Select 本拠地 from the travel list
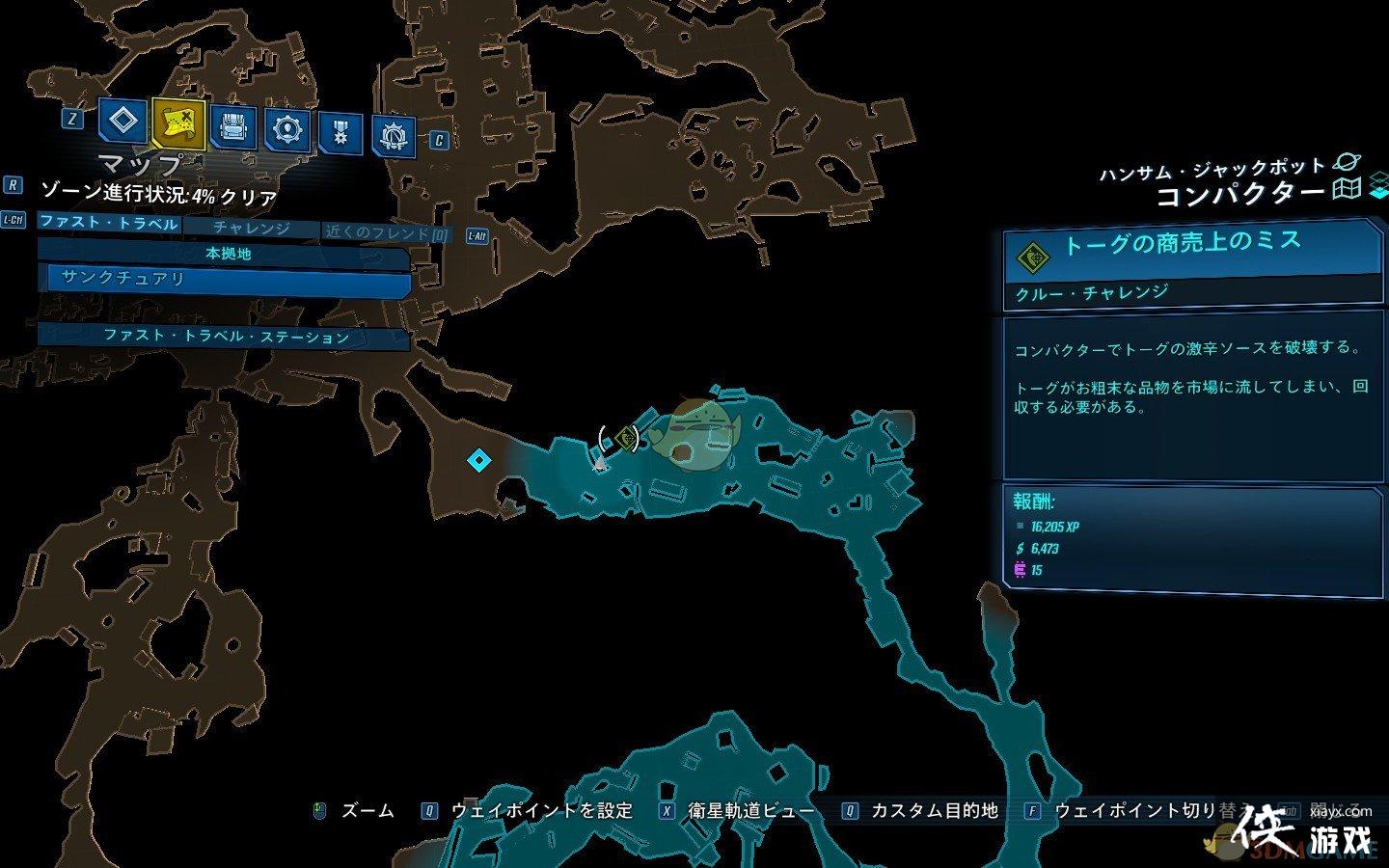 point(230,255)
